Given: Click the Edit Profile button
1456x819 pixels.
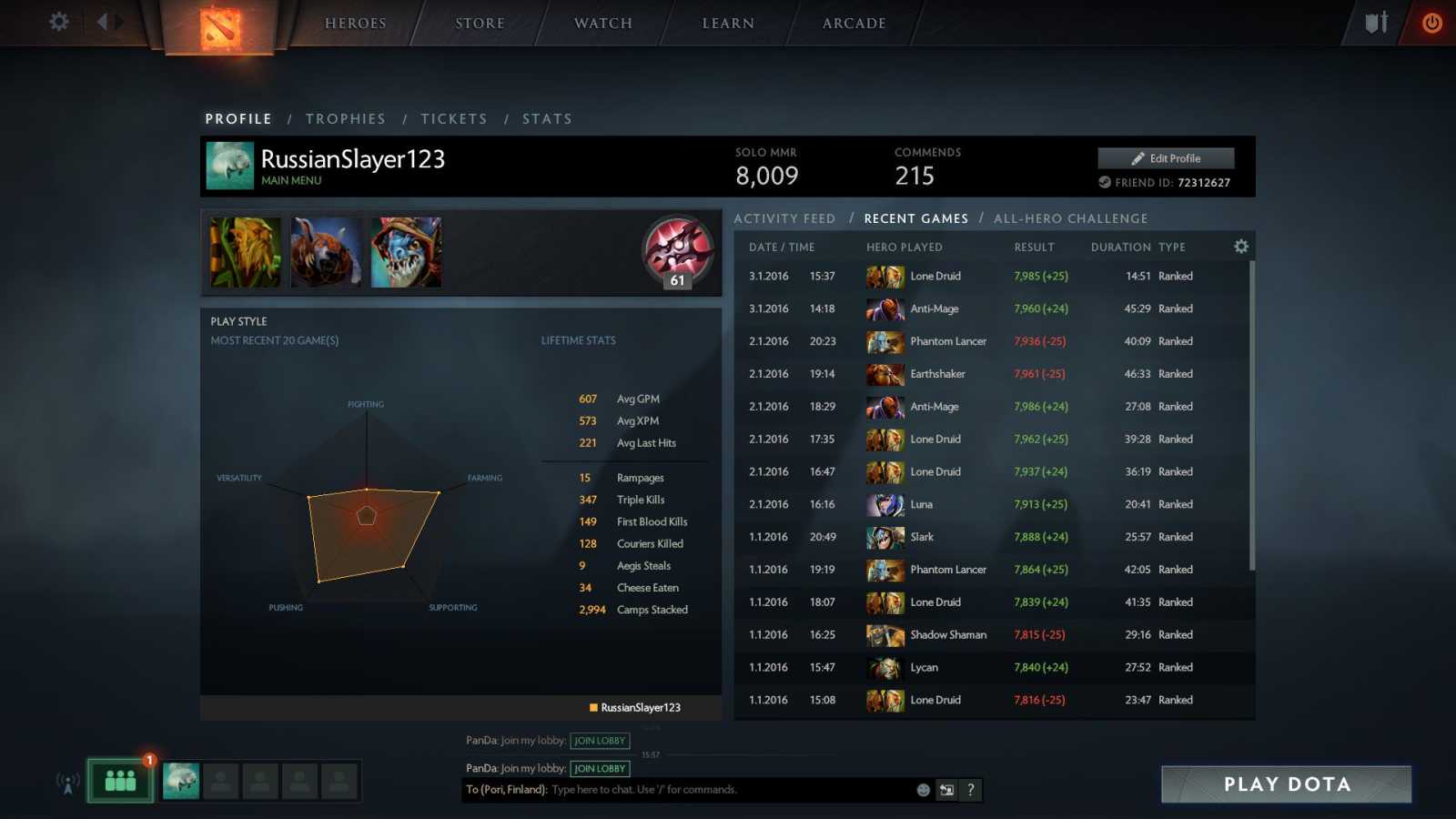Looking at the screenshot, I should (1166, 157).
